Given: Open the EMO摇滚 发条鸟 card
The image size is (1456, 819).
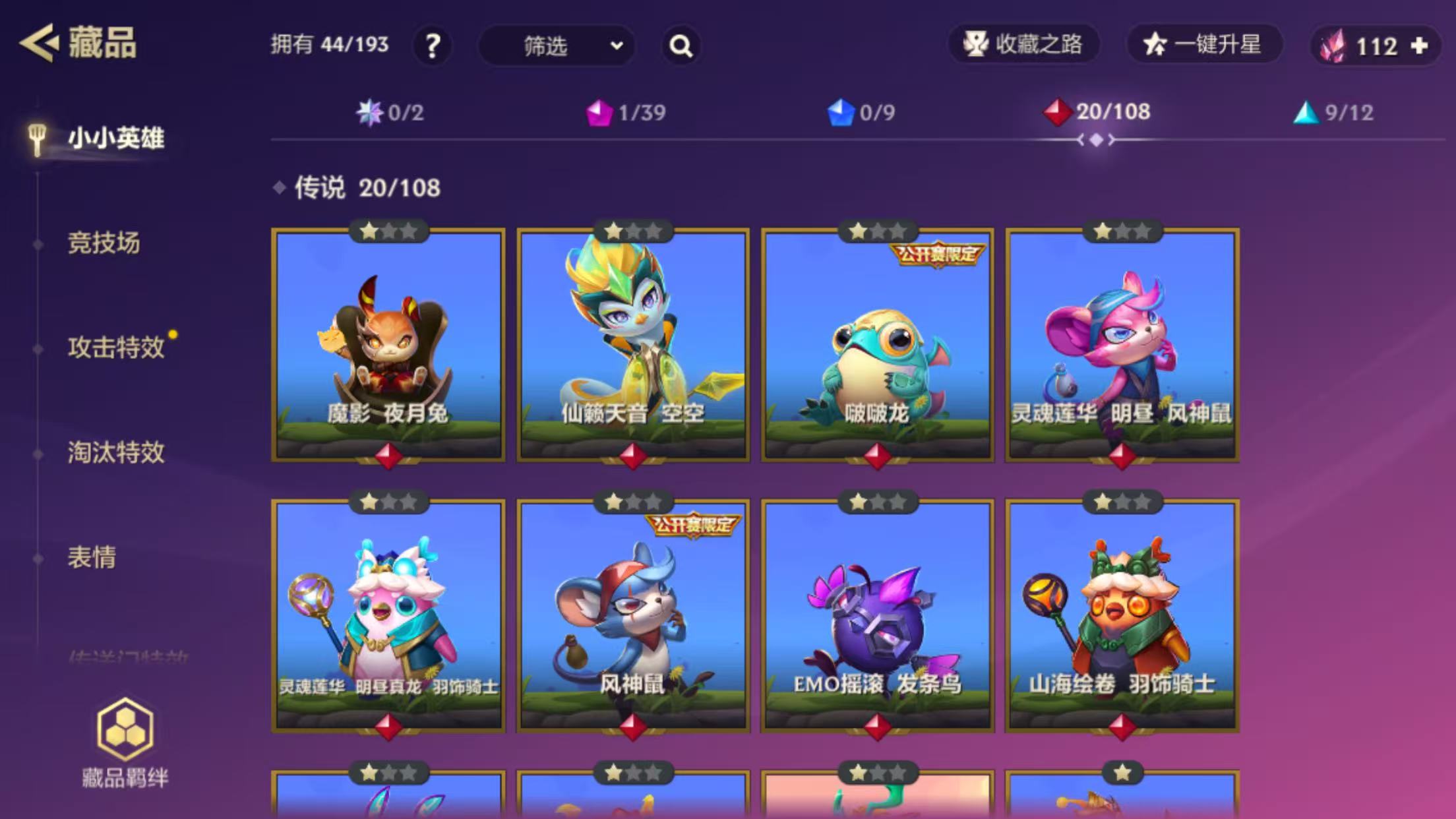Looking at the screenshot, I should click(x=877, y=616).
